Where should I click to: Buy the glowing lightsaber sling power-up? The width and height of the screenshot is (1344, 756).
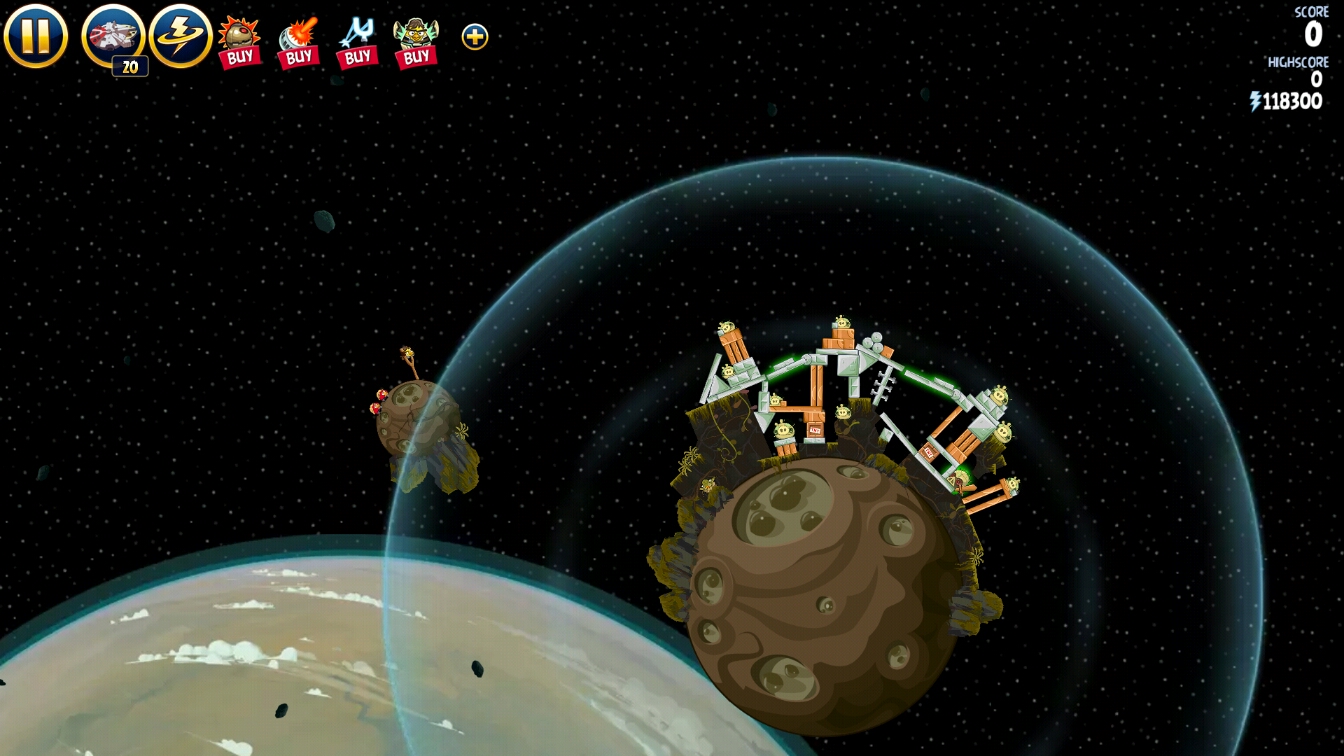357,42
